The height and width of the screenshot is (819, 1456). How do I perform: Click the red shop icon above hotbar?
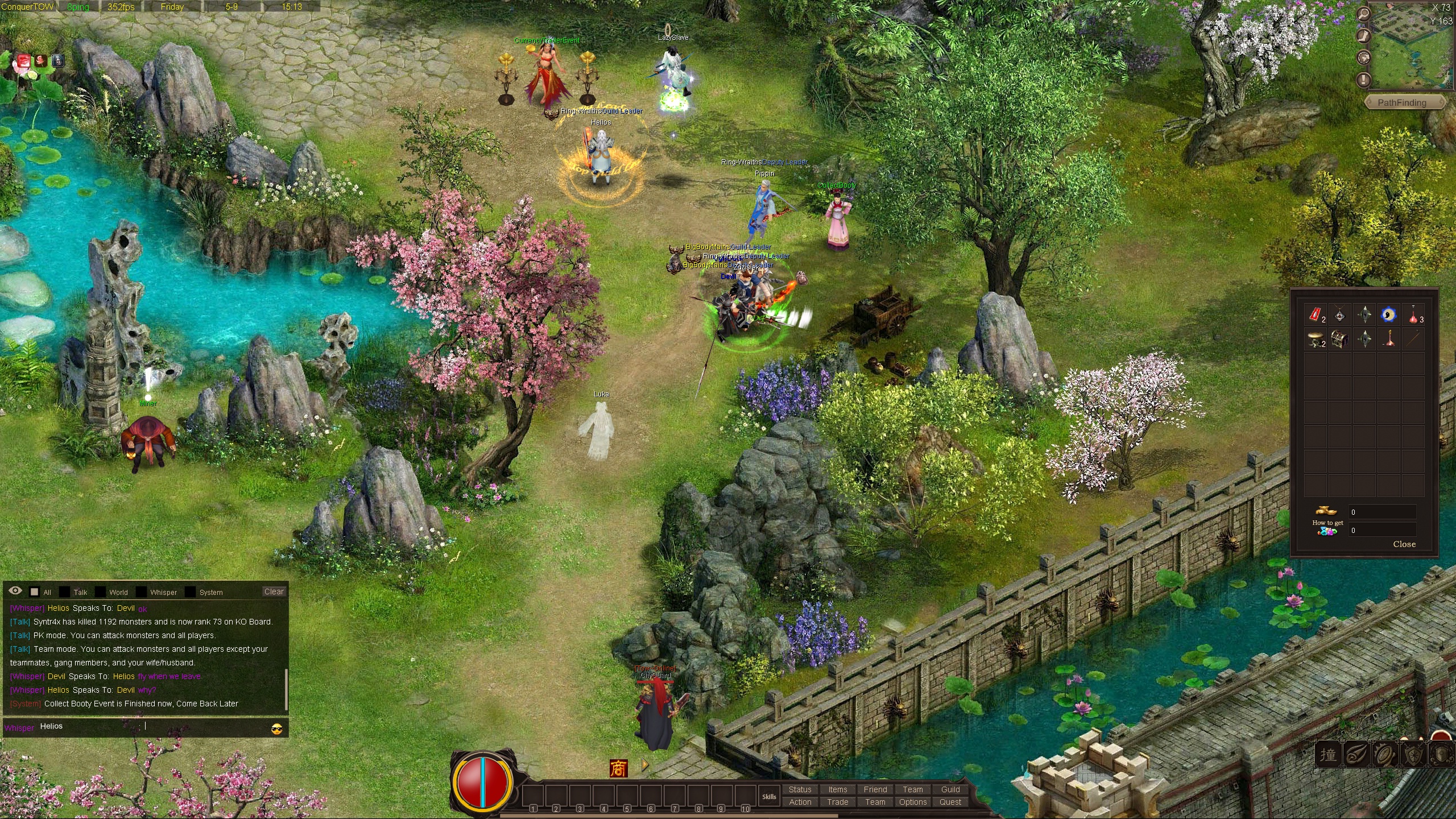pyautogui.click(x=618, y=768)
